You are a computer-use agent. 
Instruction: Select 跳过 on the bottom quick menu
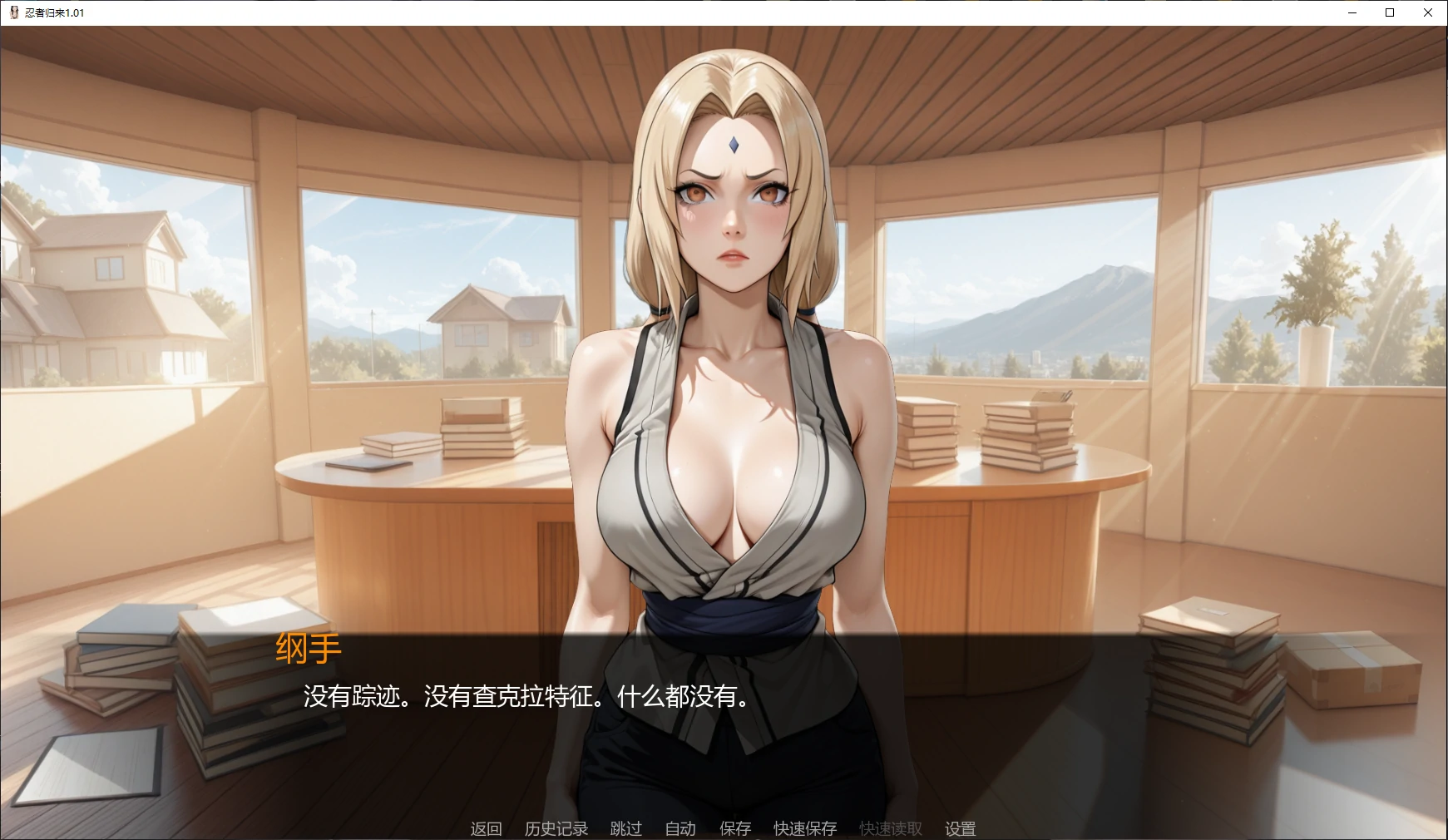pos(625,828)
